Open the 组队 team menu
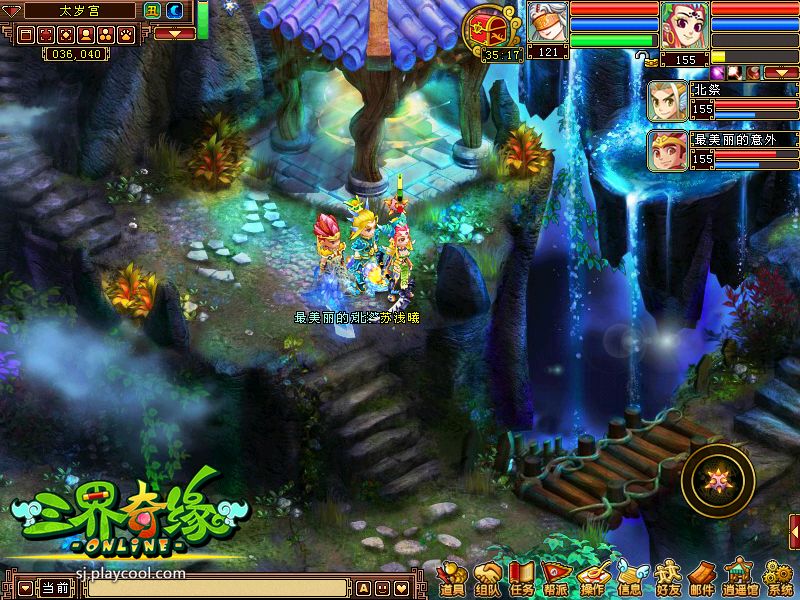 (488, 579)
